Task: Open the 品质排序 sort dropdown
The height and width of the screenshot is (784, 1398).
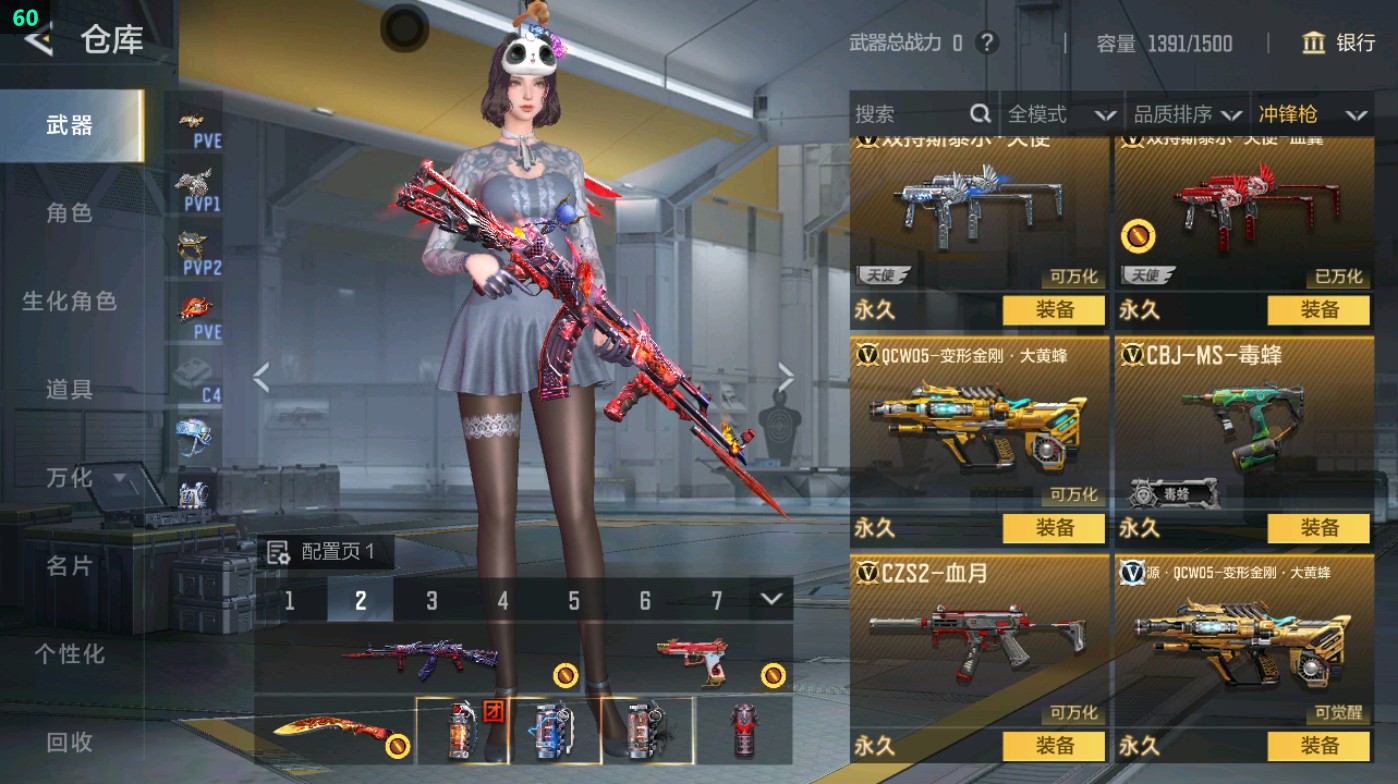Action: tap(1187, 115)
